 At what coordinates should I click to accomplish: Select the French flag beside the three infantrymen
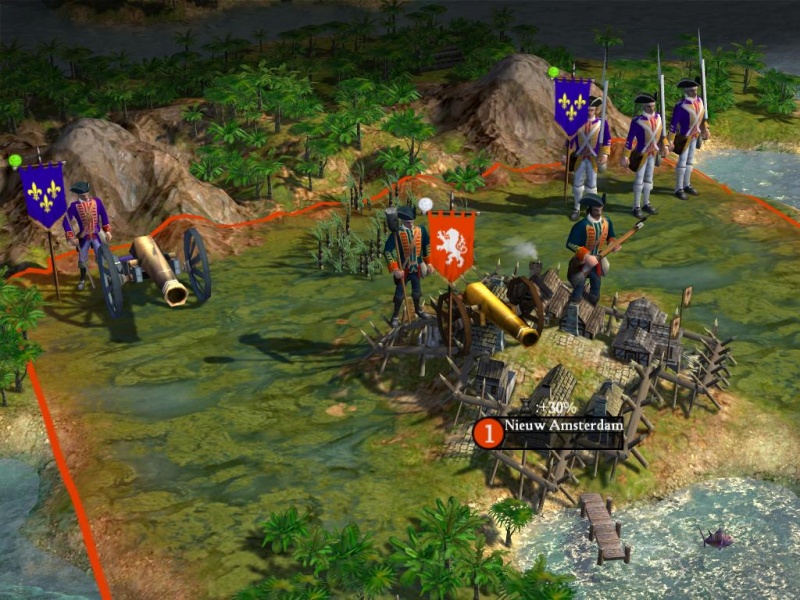(x=572, y=107)
